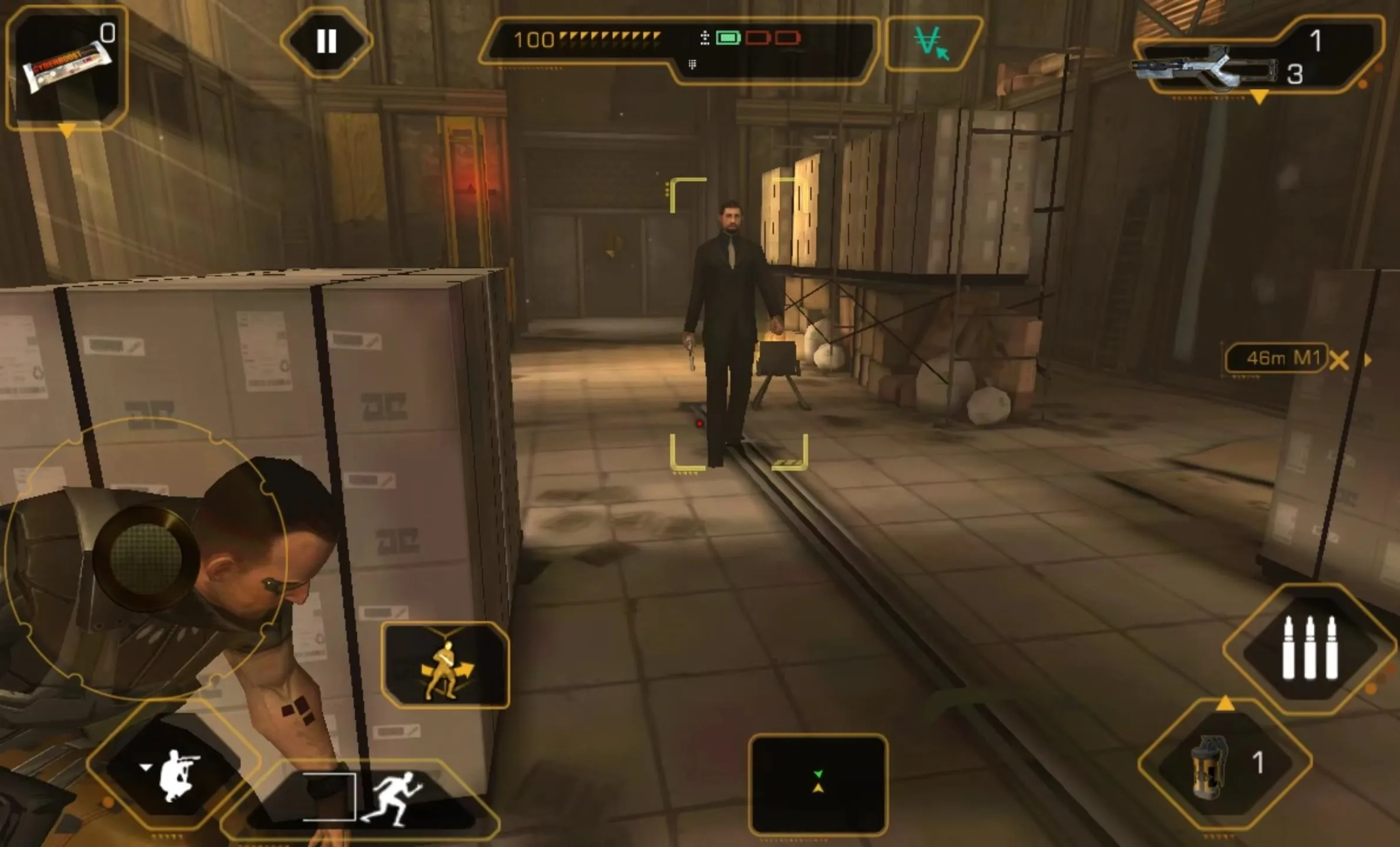Open the augmentation menu icon
The image size is (1400, 847).
(x=932, y=44)
